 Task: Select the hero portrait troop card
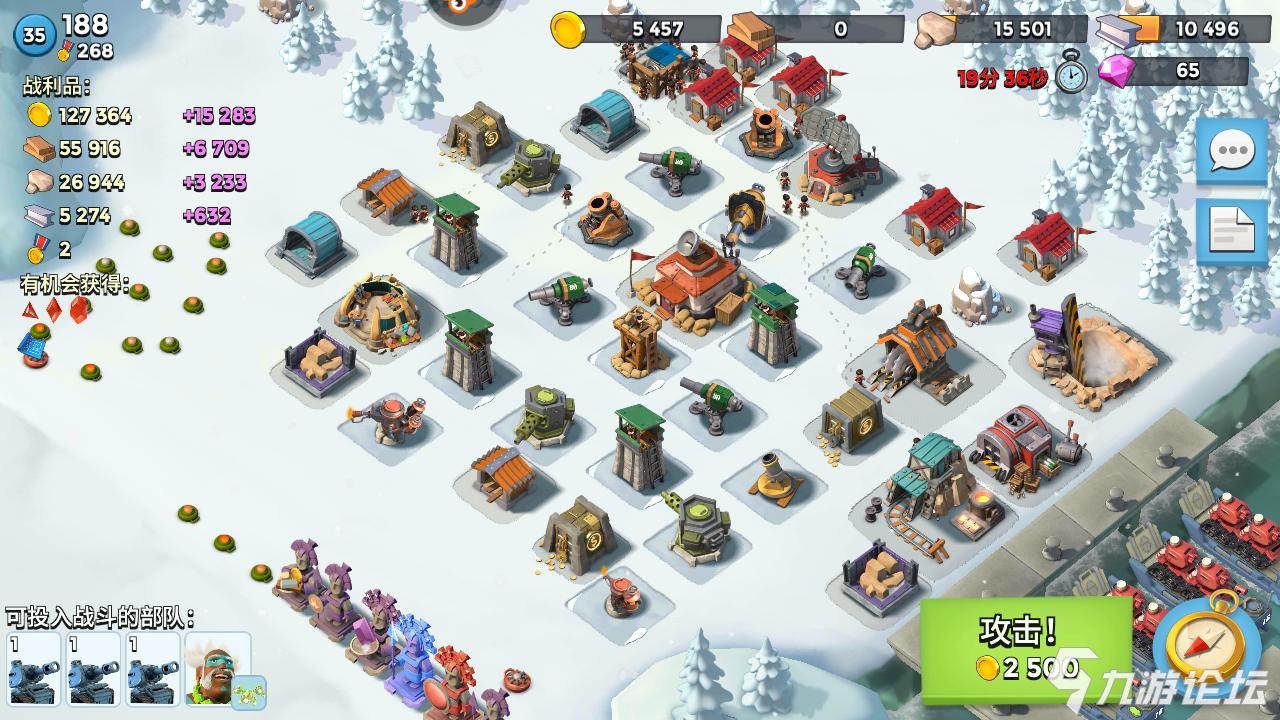(217, 668)
